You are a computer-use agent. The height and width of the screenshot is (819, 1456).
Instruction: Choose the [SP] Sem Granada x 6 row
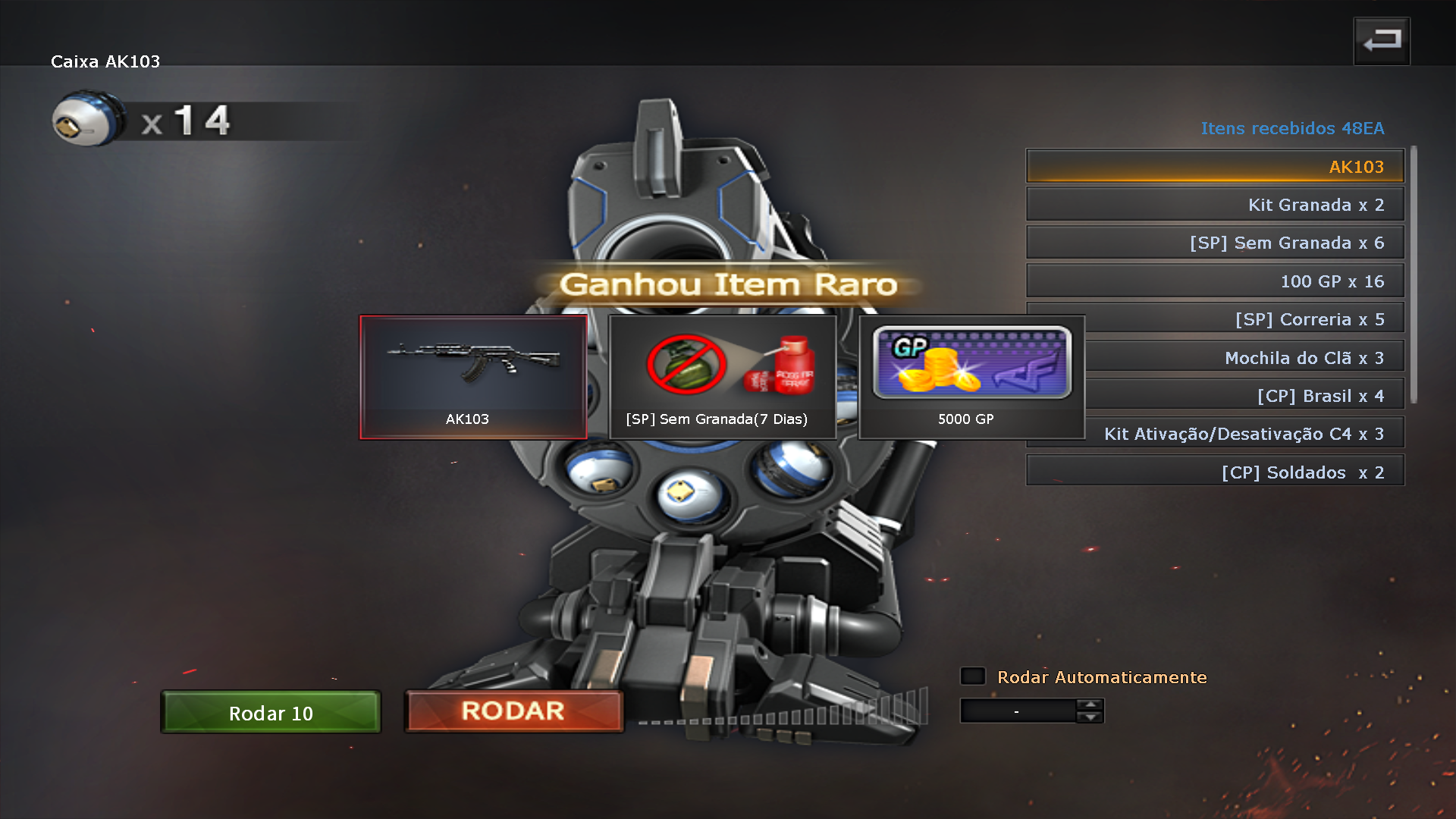point(1215,243)
